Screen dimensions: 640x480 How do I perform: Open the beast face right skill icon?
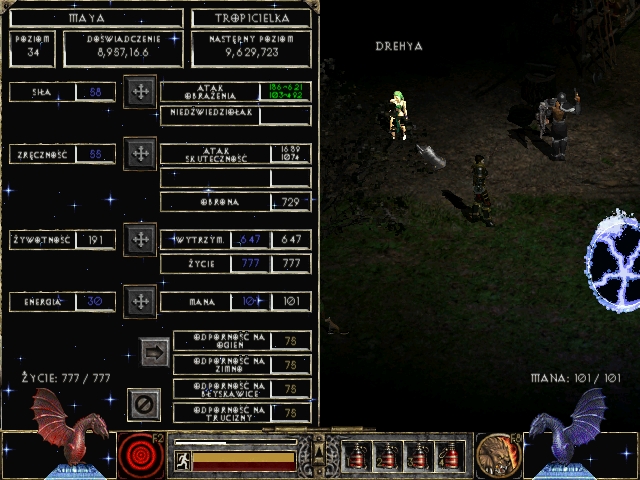(496, 455)
